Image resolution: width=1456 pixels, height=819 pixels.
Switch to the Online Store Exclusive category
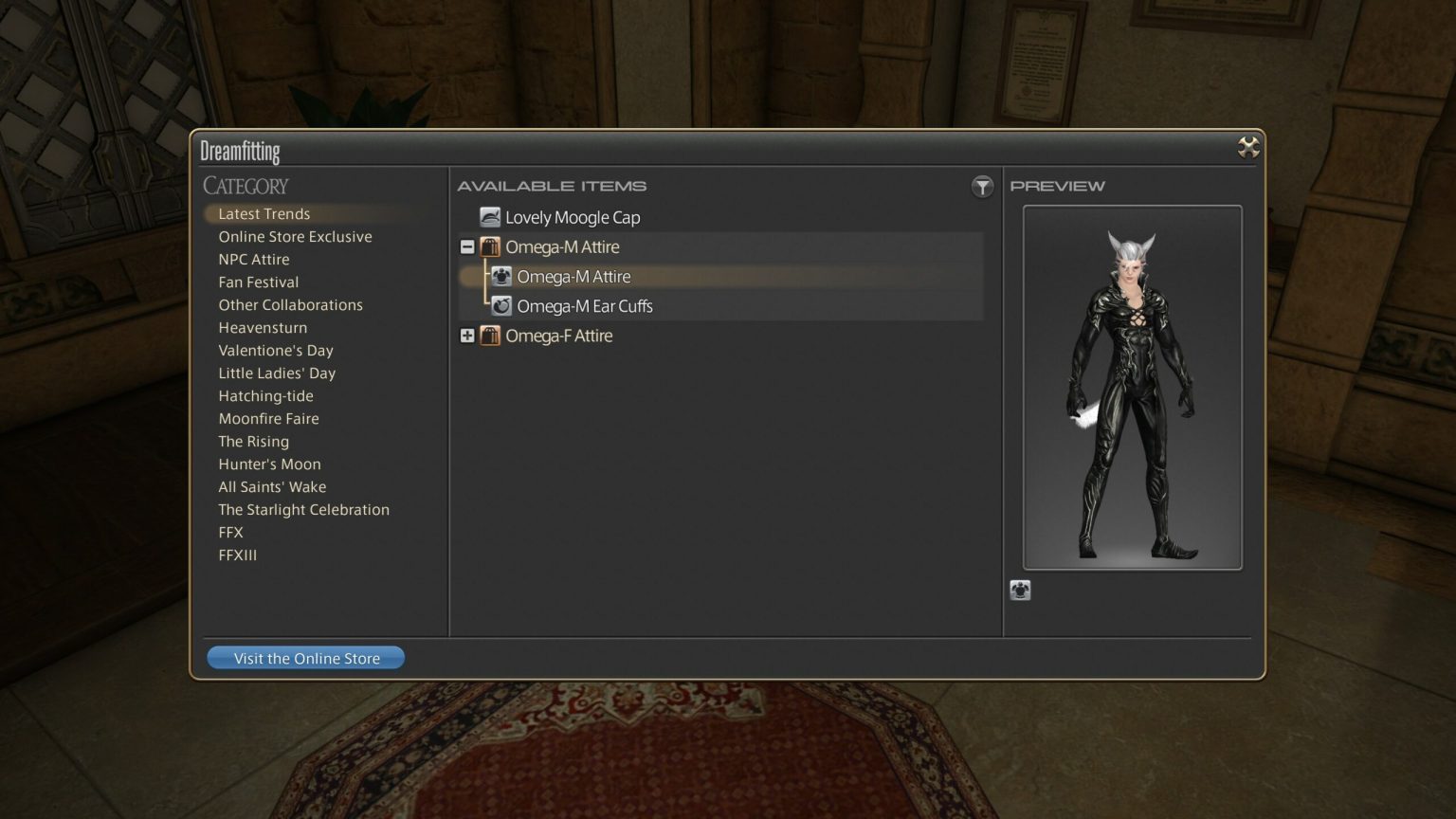point(295,236)
